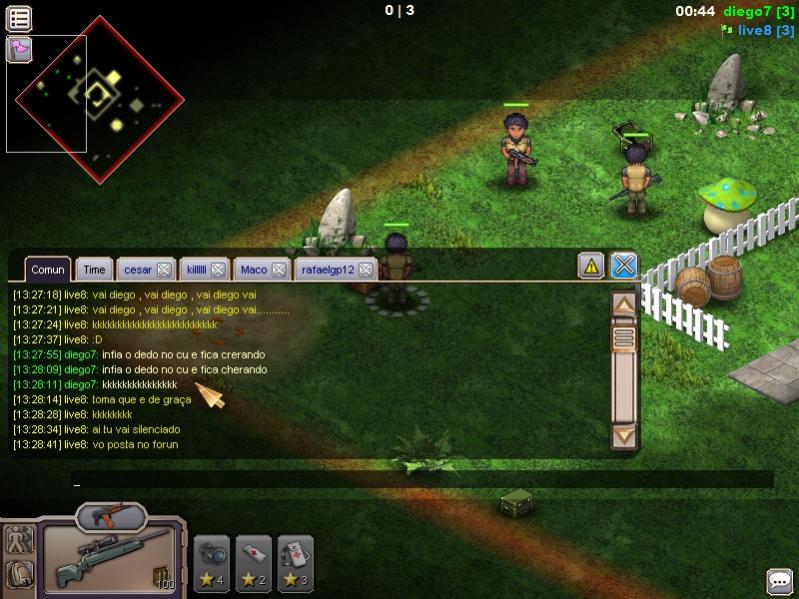Open the list menu button

(19, 17)
